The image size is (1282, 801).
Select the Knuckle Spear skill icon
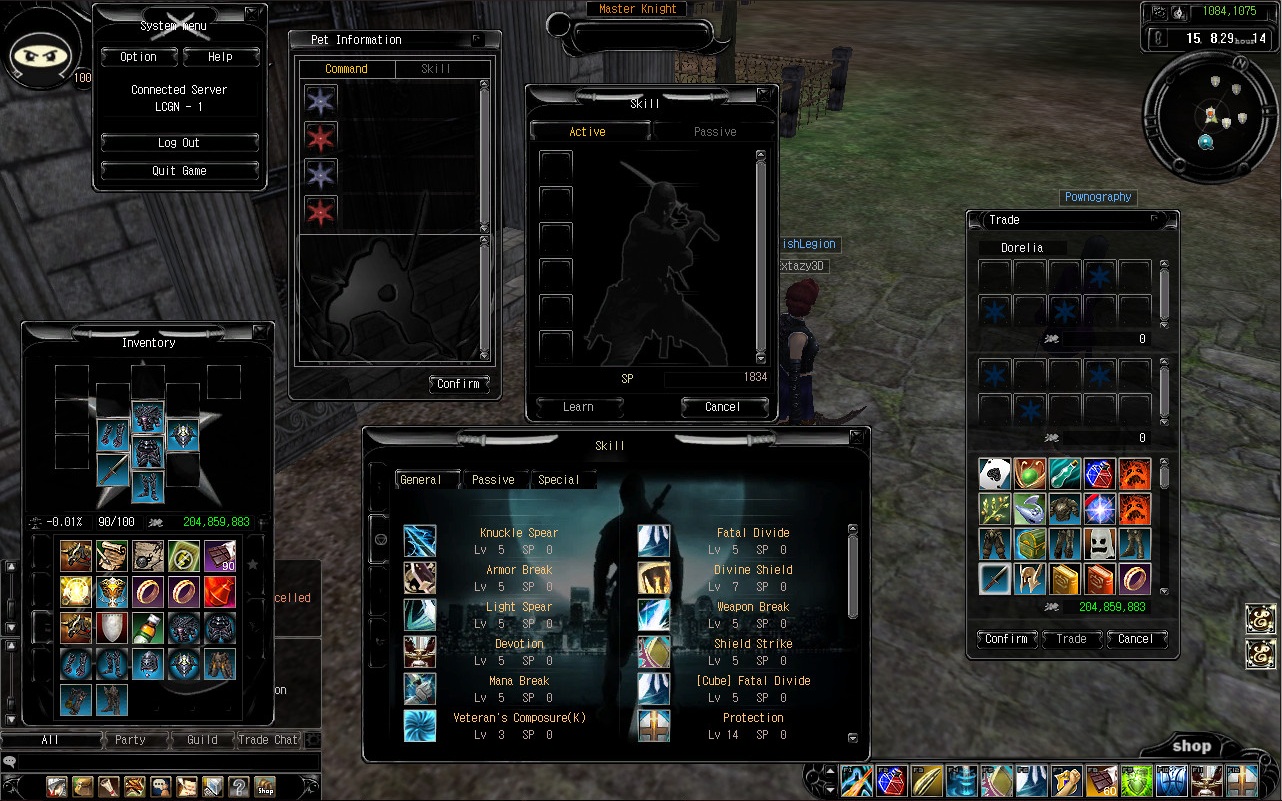[x=420, y=541]
